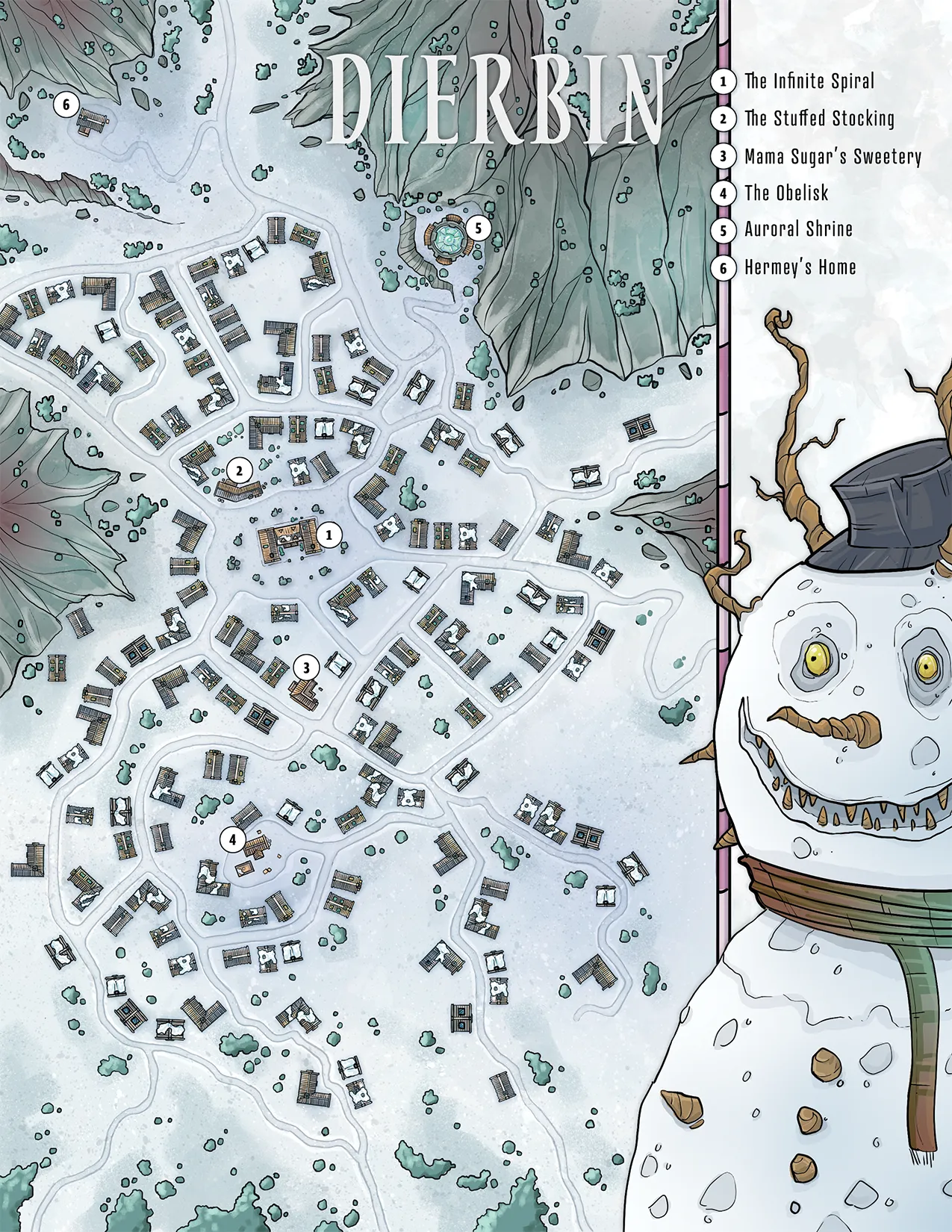The height and width of the screenshot is (1232, 952).
Task: Click map marker 5 beside the circular shrine
Action: [479, 228]
